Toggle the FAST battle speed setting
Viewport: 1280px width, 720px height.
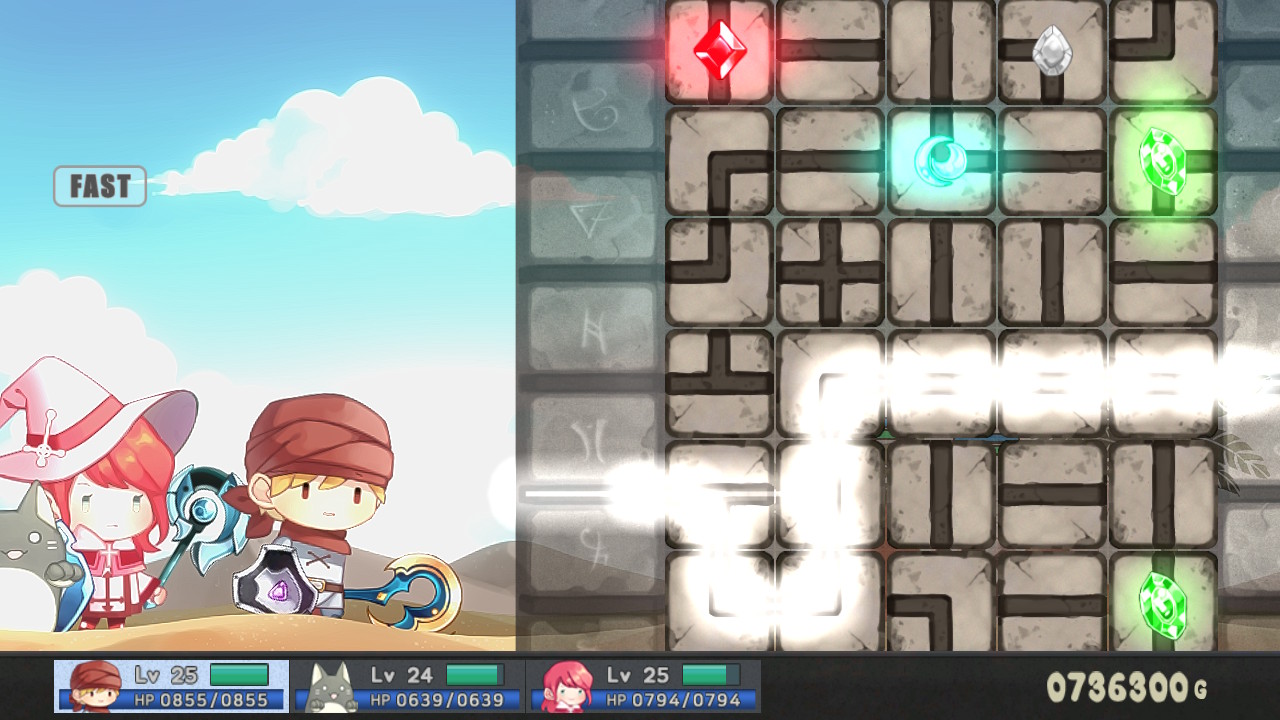(99, 186)
